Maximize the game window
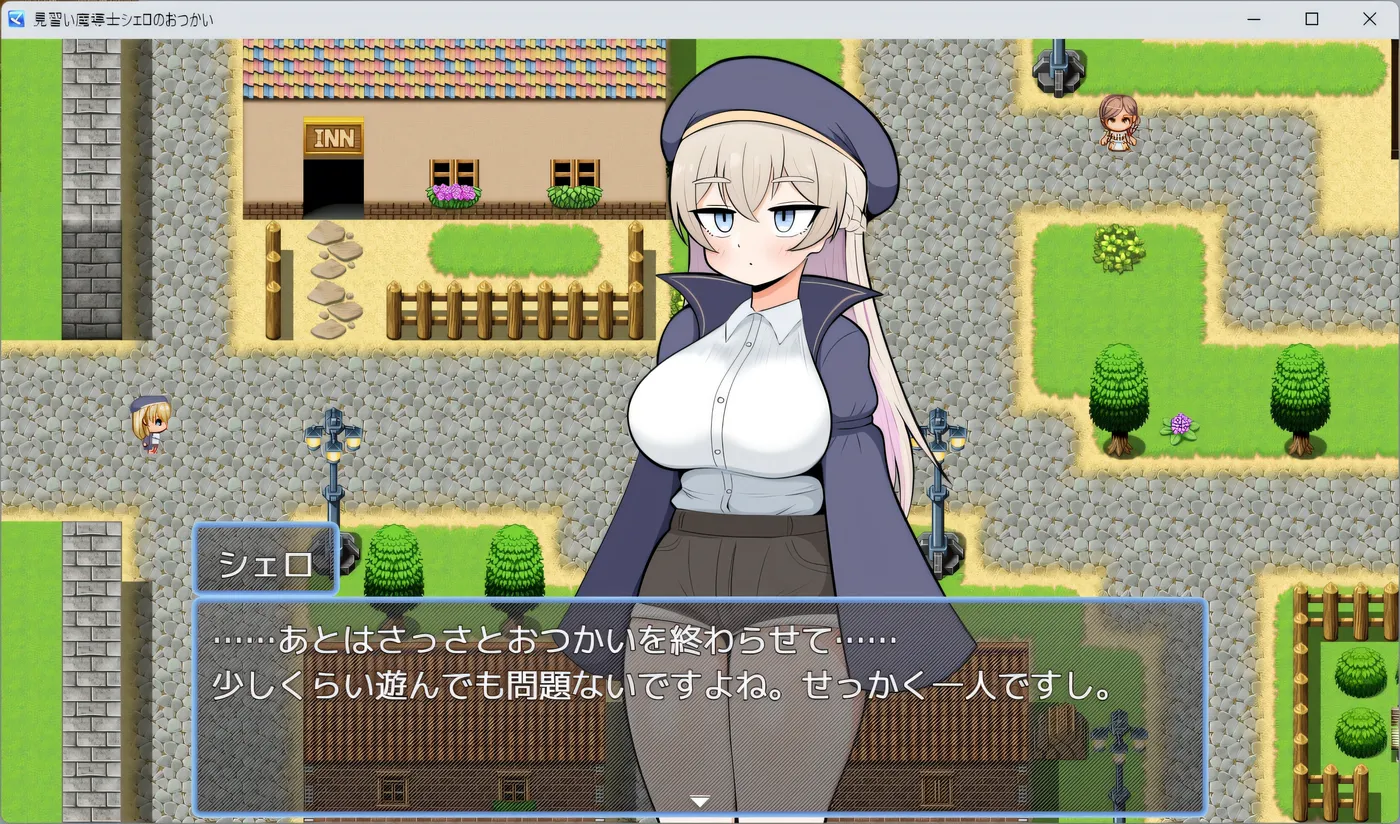This screenshot has height=824, width=1400. (1311, 18)
